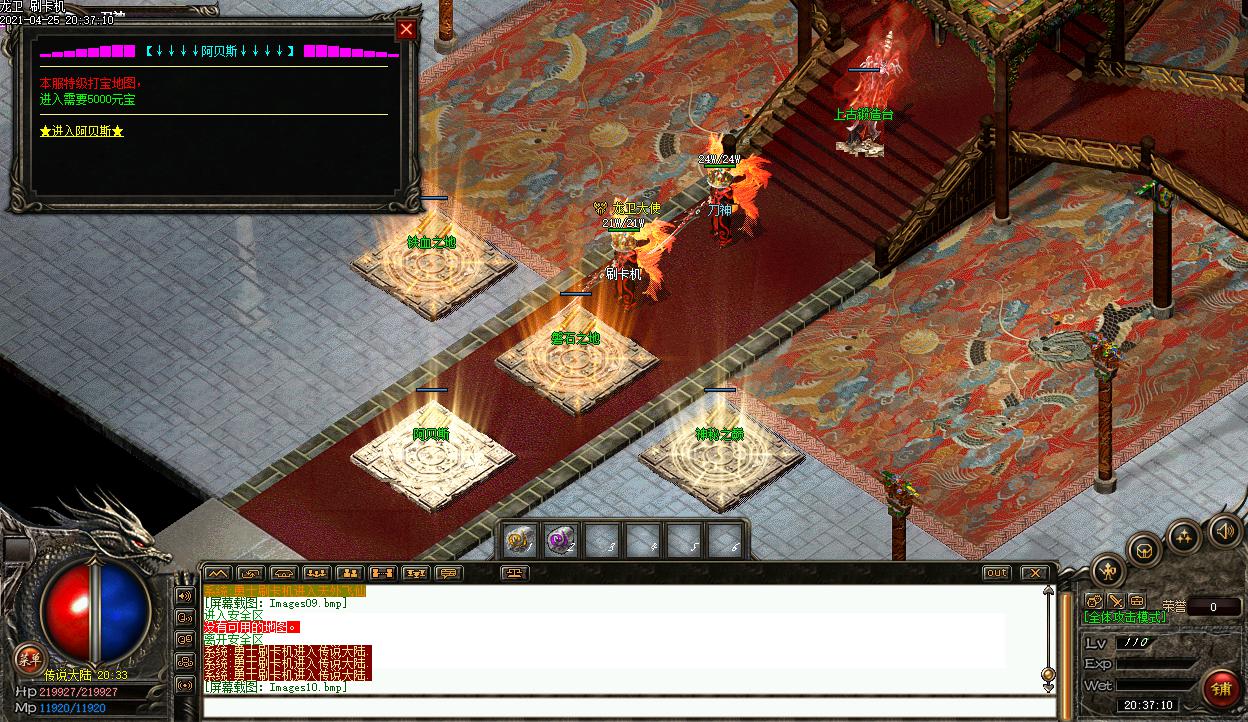Open the character panel round button

[x=1108, y=571]
